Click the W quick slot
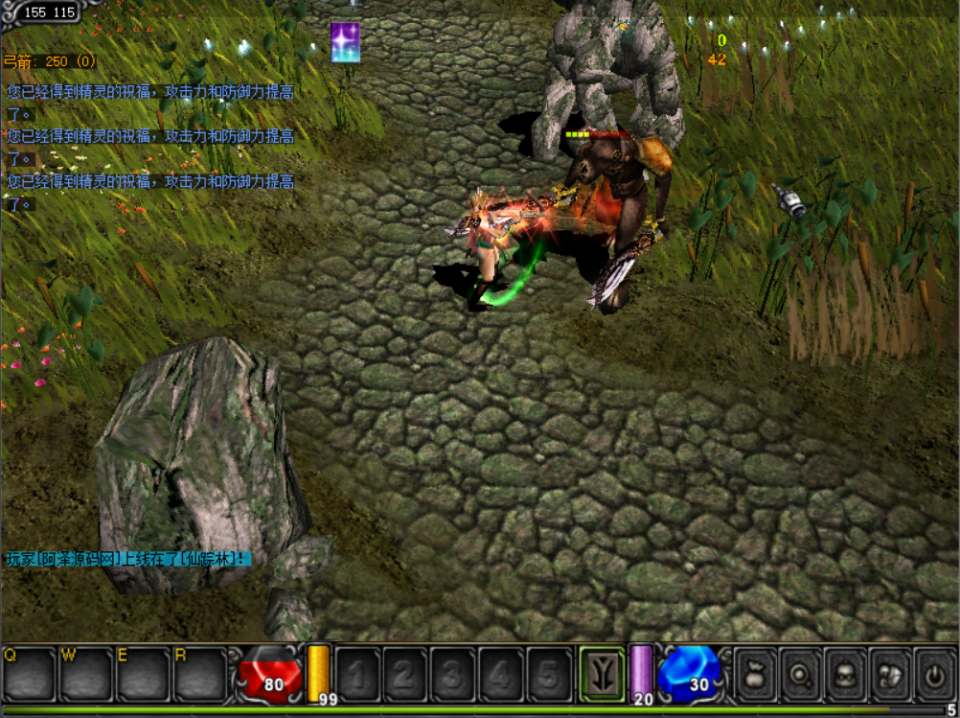Image resolution: width=960 pixels, height=718 pixels. (x=85, y=674)
